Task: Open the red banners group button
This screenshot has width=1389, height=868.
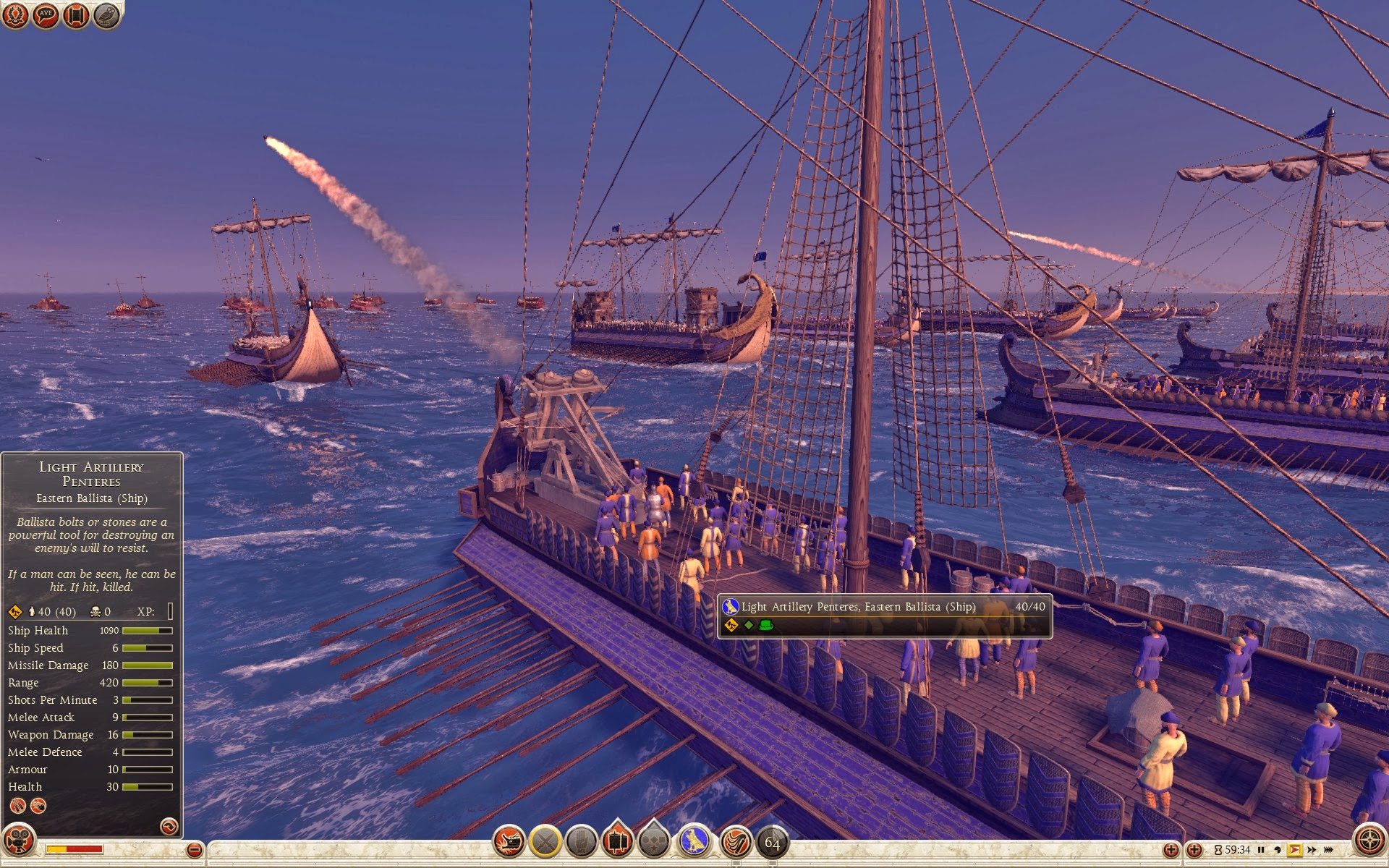Action: click(617, 841)
